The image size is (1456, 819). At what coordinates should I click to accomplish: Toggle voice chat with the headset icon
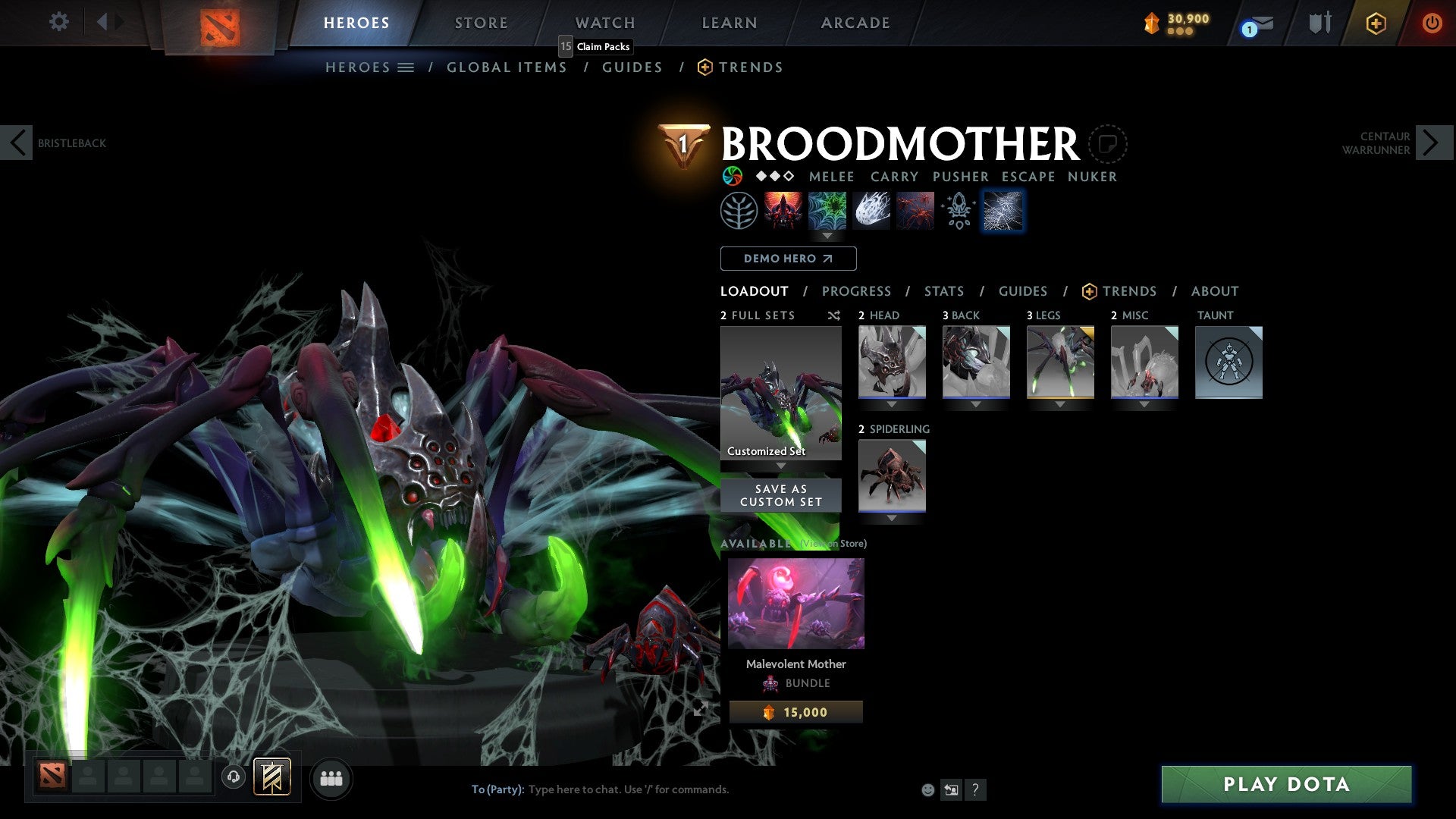tap(232, 778)
